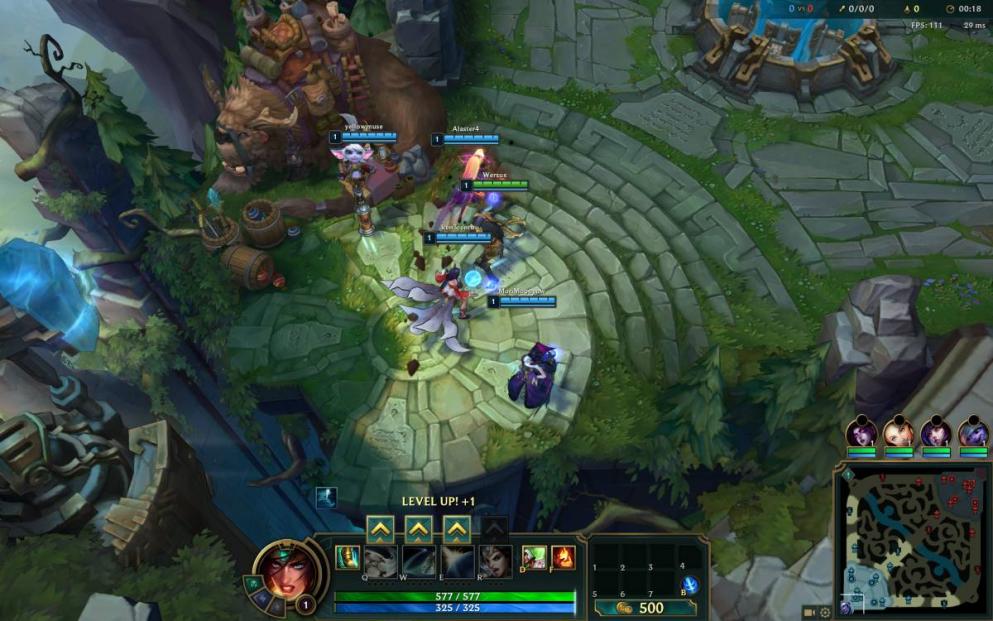Cast the Ignite flame summoner spell
This screenshot has height=621, width=993.
(563, 557)
